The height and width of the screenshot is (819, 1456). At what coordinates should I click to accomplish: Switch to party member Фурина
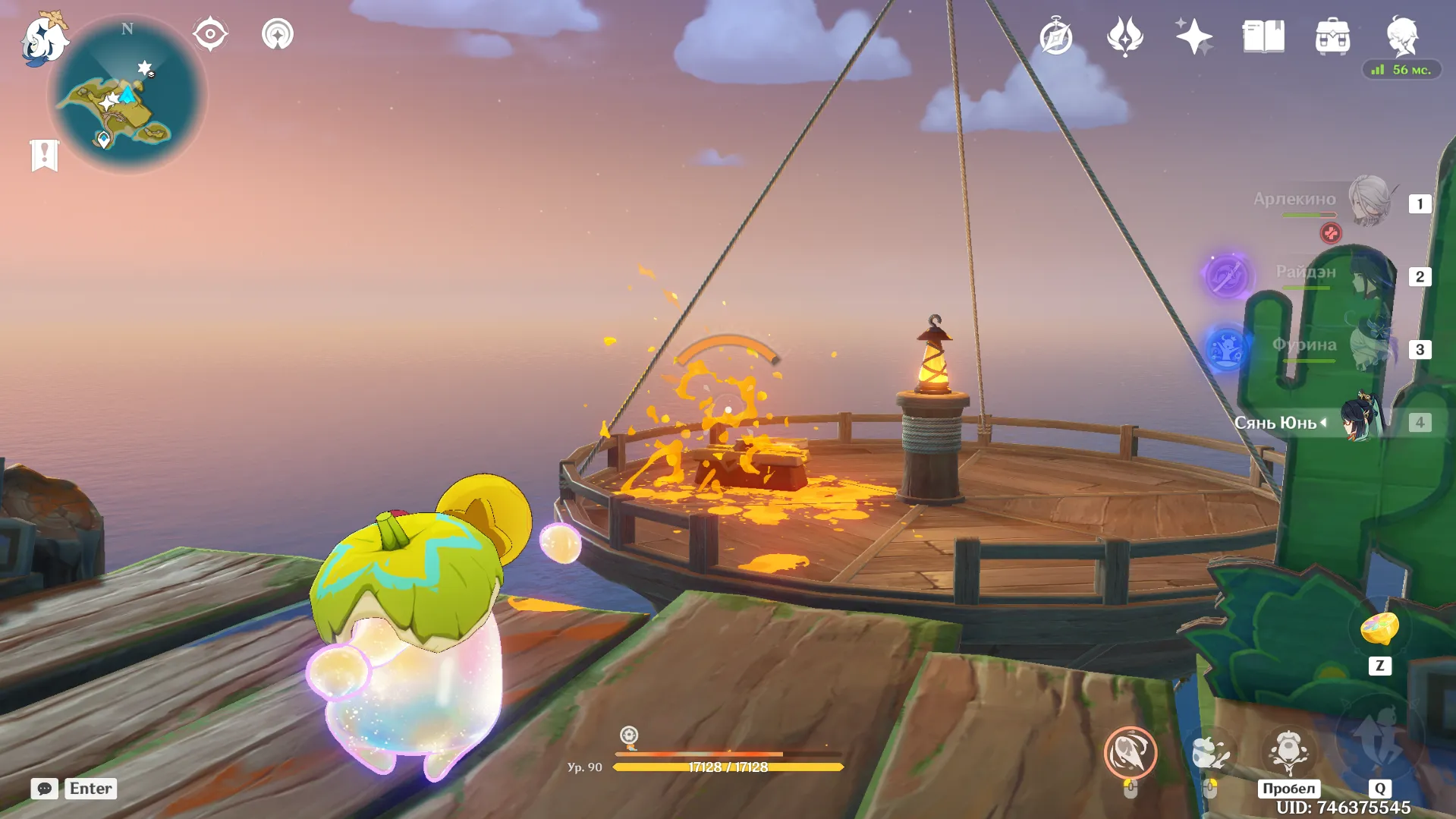1368,347
